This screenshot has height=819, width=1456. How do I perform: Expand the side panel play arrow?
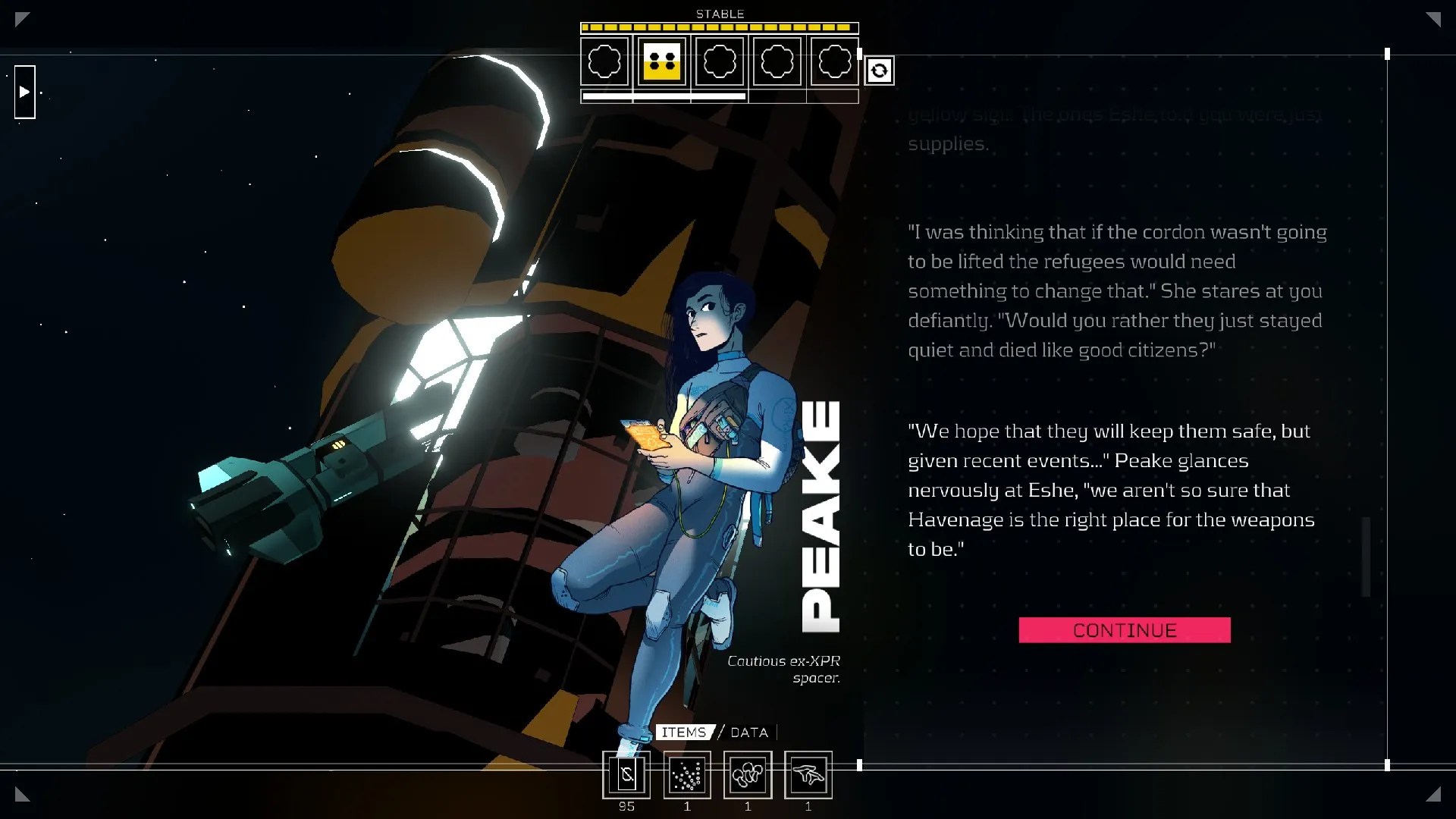coord(25,92)
